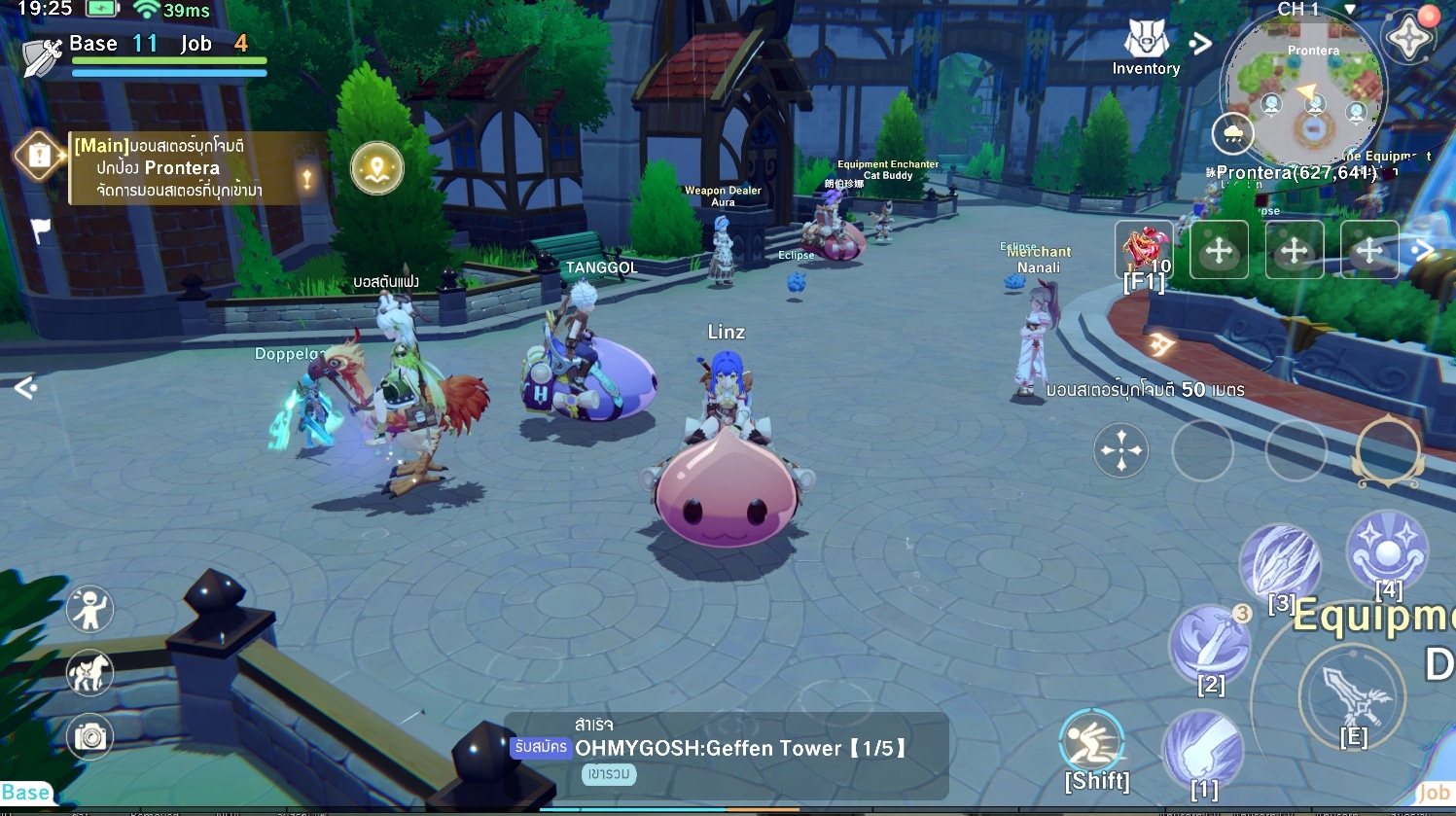Activate the skill labeled [4]
Viewport: 1456px width, 816px height.
pos(1387,550)
